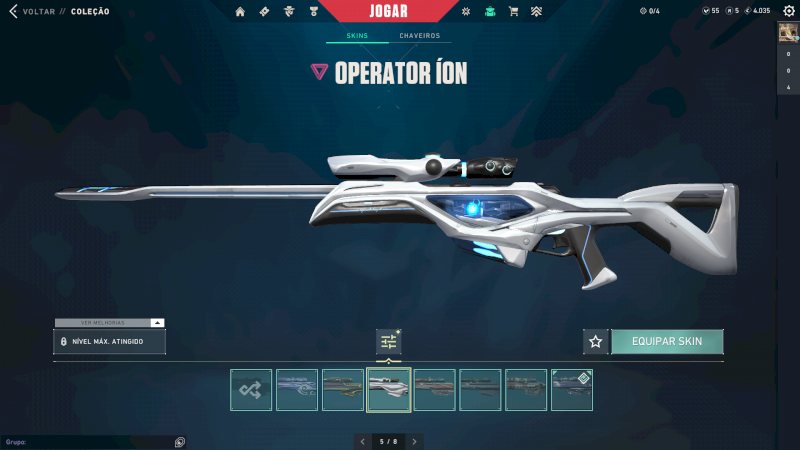Open the green collection icon in navigation
This screenshot has width=800, height=450.
click(x=490, y=12)
